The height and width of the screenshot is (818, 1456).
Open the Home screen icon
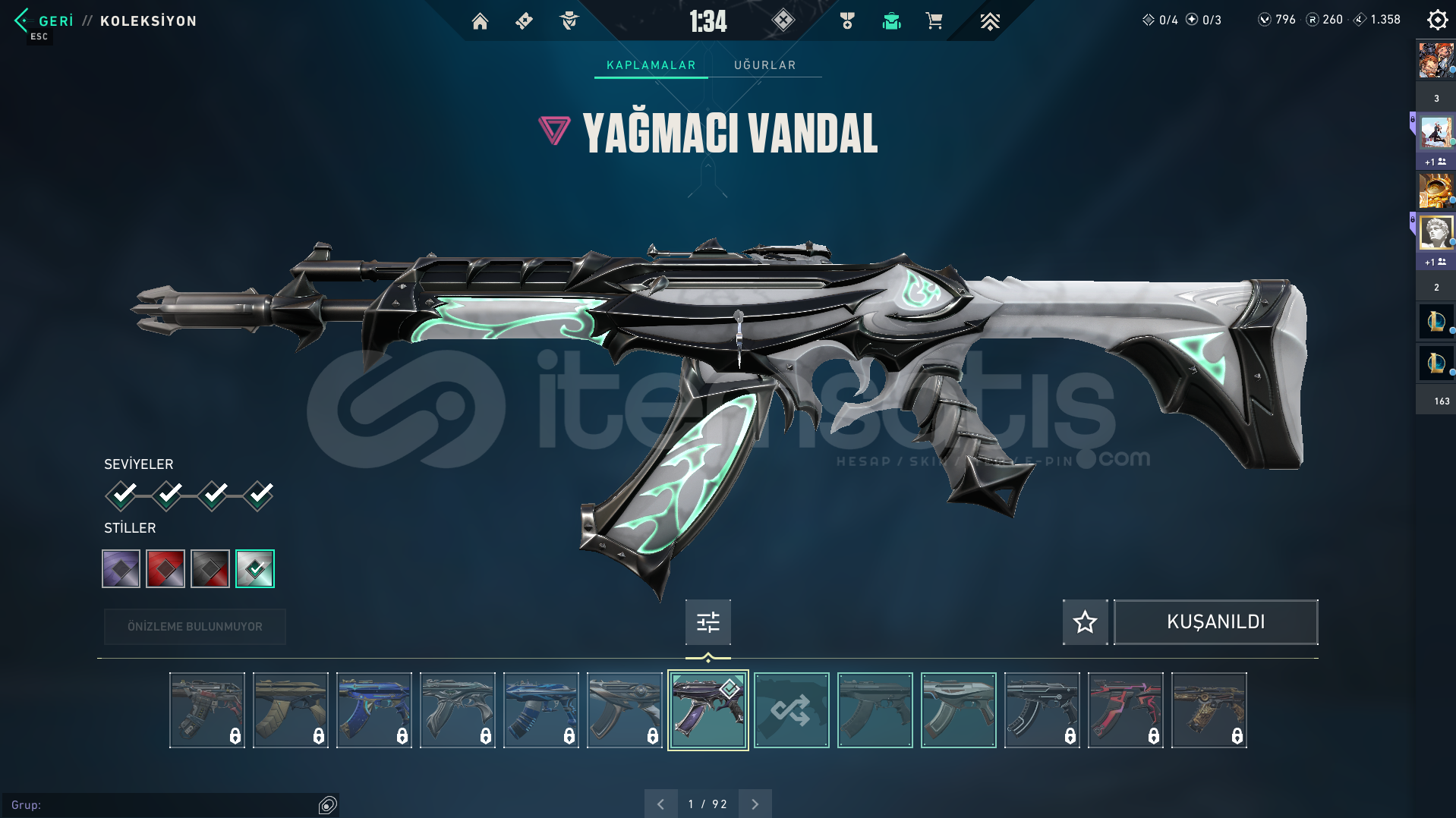480,21
